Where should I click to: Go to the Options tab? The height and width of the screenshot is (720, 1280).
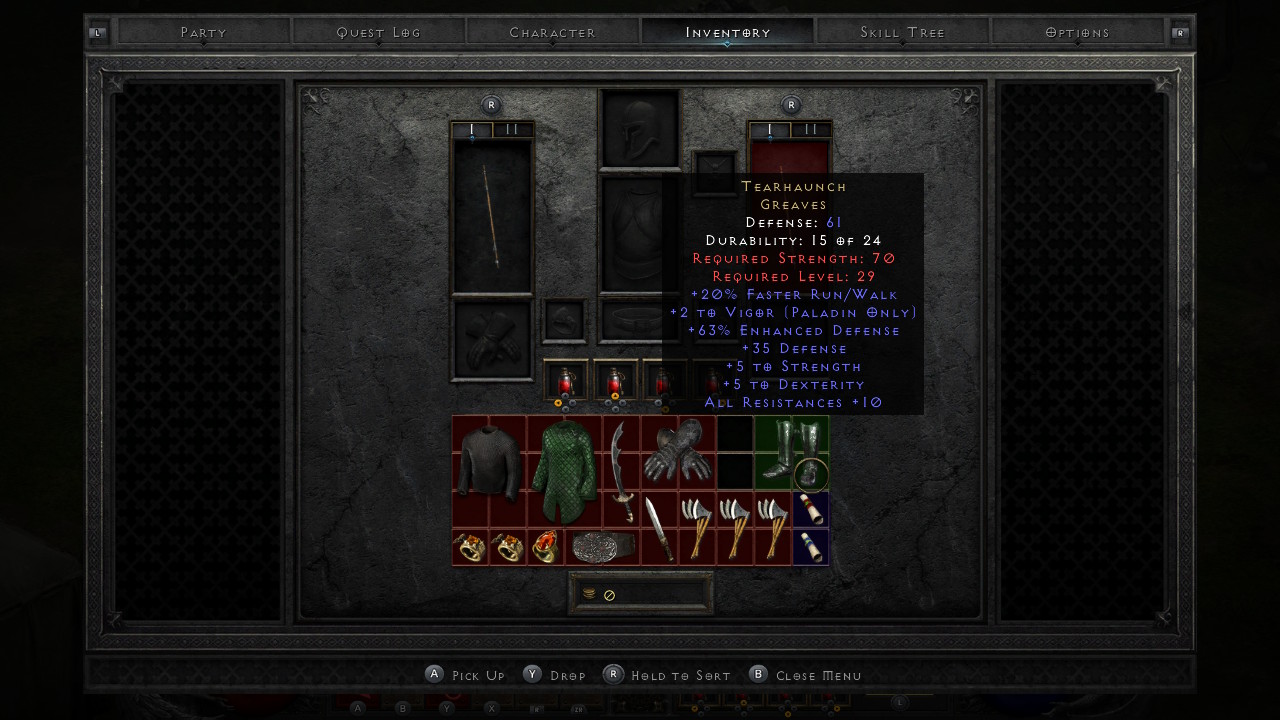pyautogui.click(x=1077, y=32)
